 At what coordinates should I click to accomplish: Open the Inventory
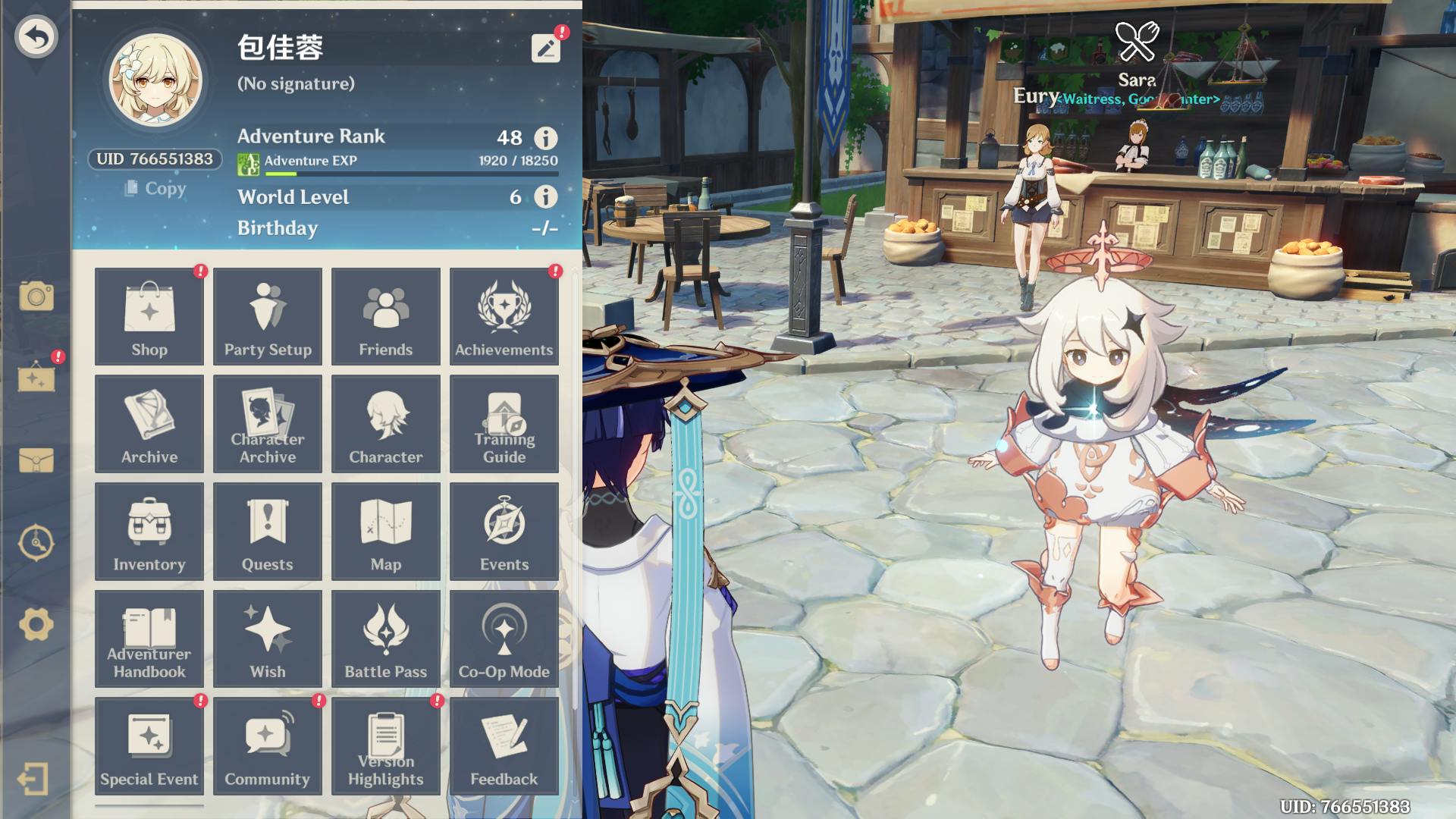click(149, 532)
